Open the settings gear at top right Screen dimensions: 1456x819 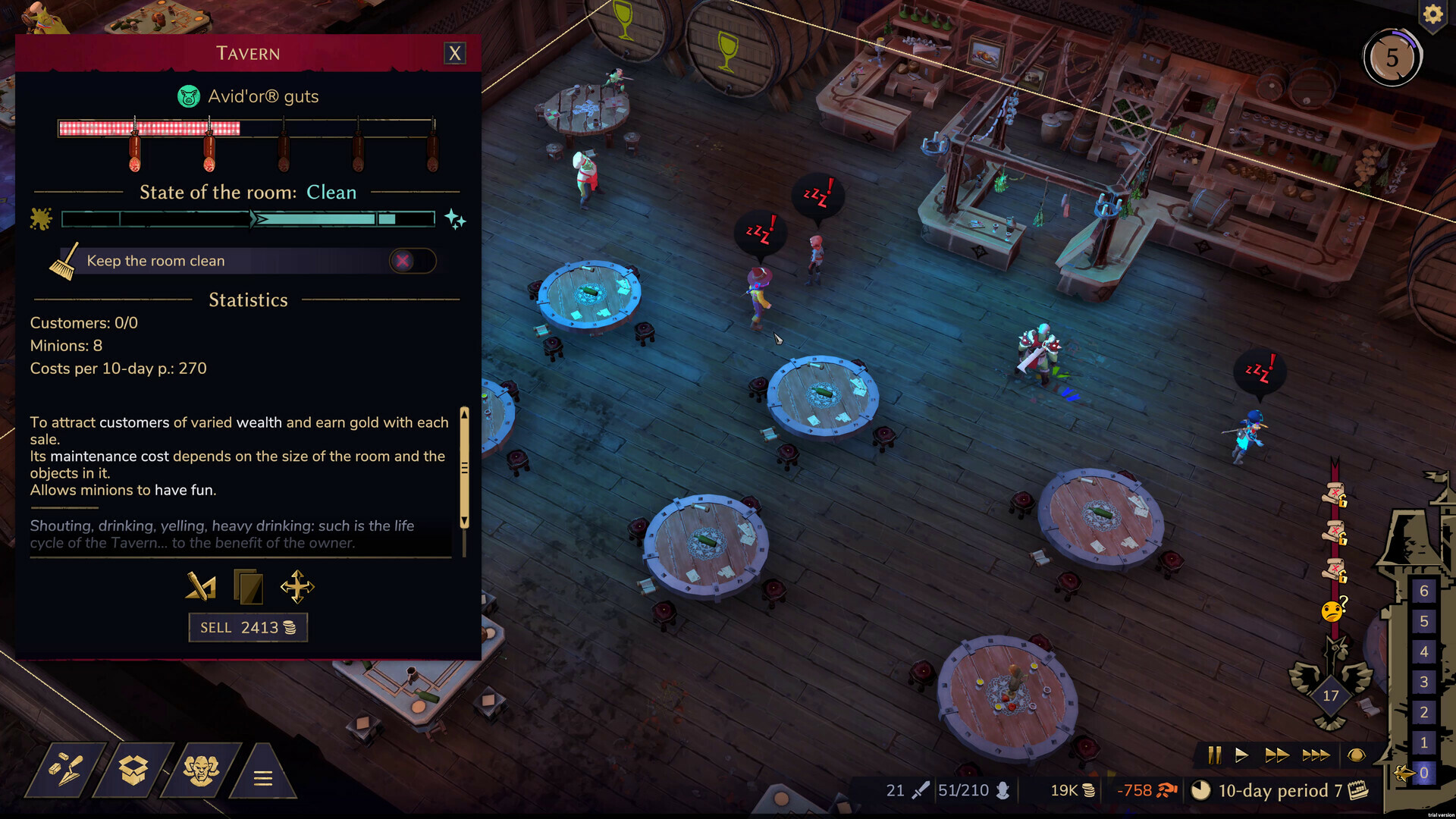click(1432, 15)
